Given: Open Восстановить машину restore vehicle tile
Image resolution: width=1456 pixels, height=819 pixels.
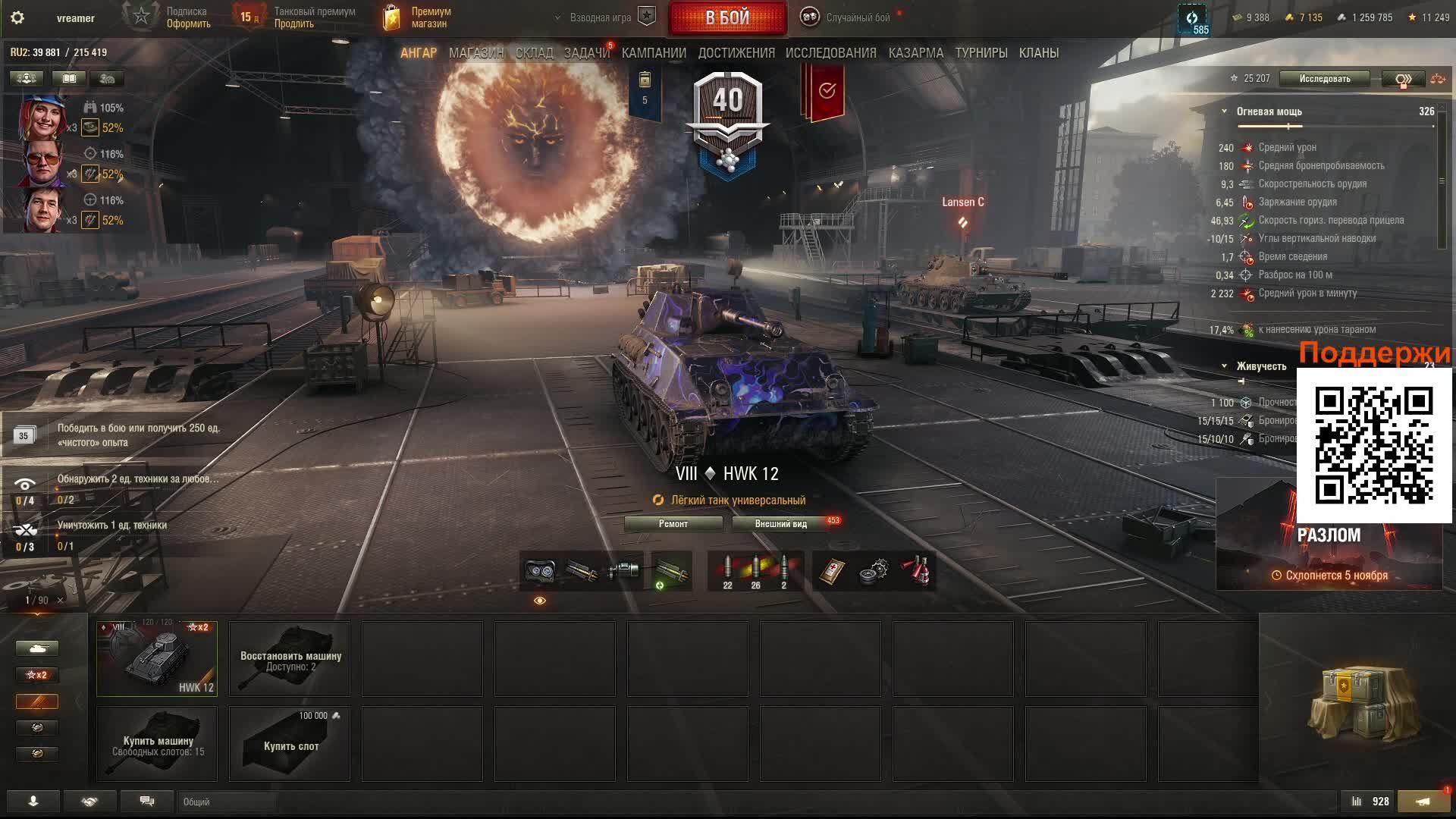Looking at the screenshot, I should pyautogui.click(x=290, y=658).
